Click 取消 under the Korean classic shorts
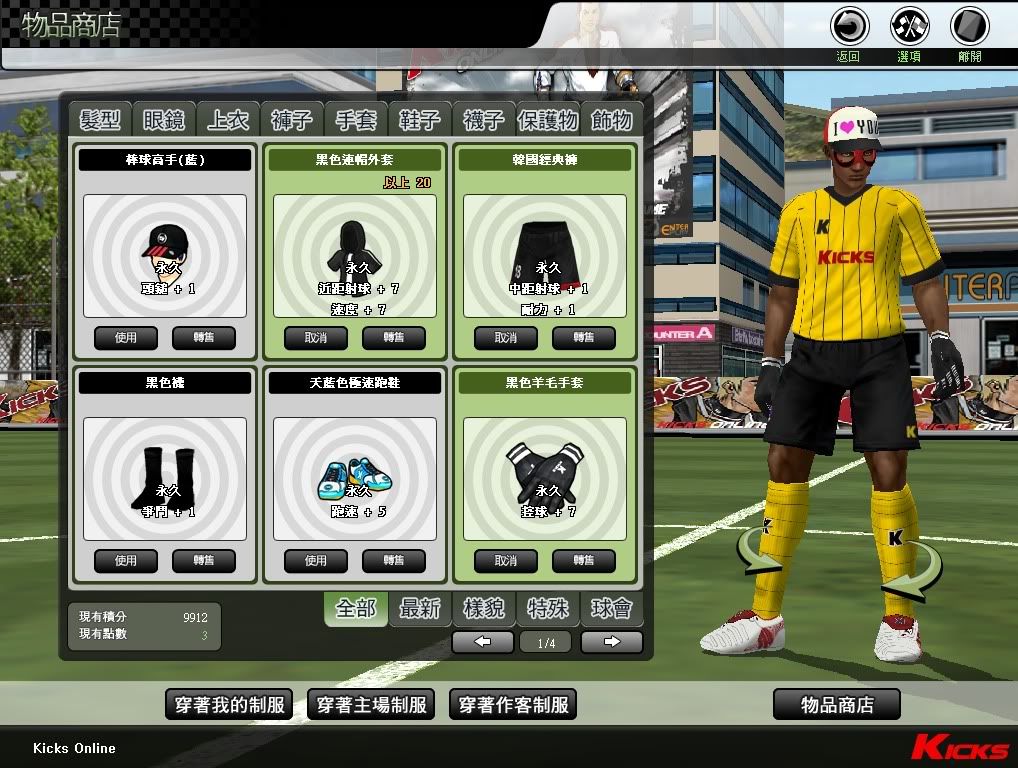The height and width of the screenshot is (768, 1018). [506, 338]
